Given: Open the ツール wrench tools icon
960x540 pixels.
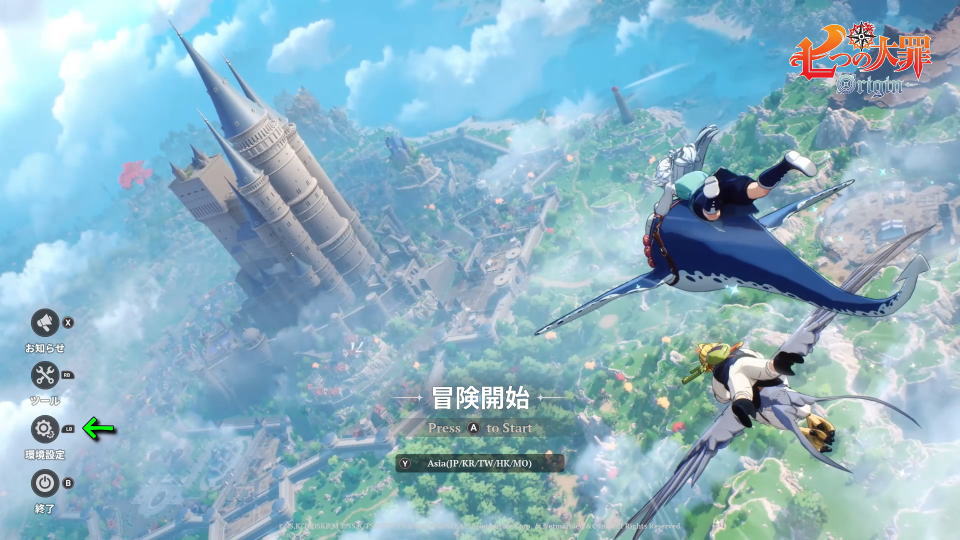Looking at the screenshot, I should tap(44, 375).
